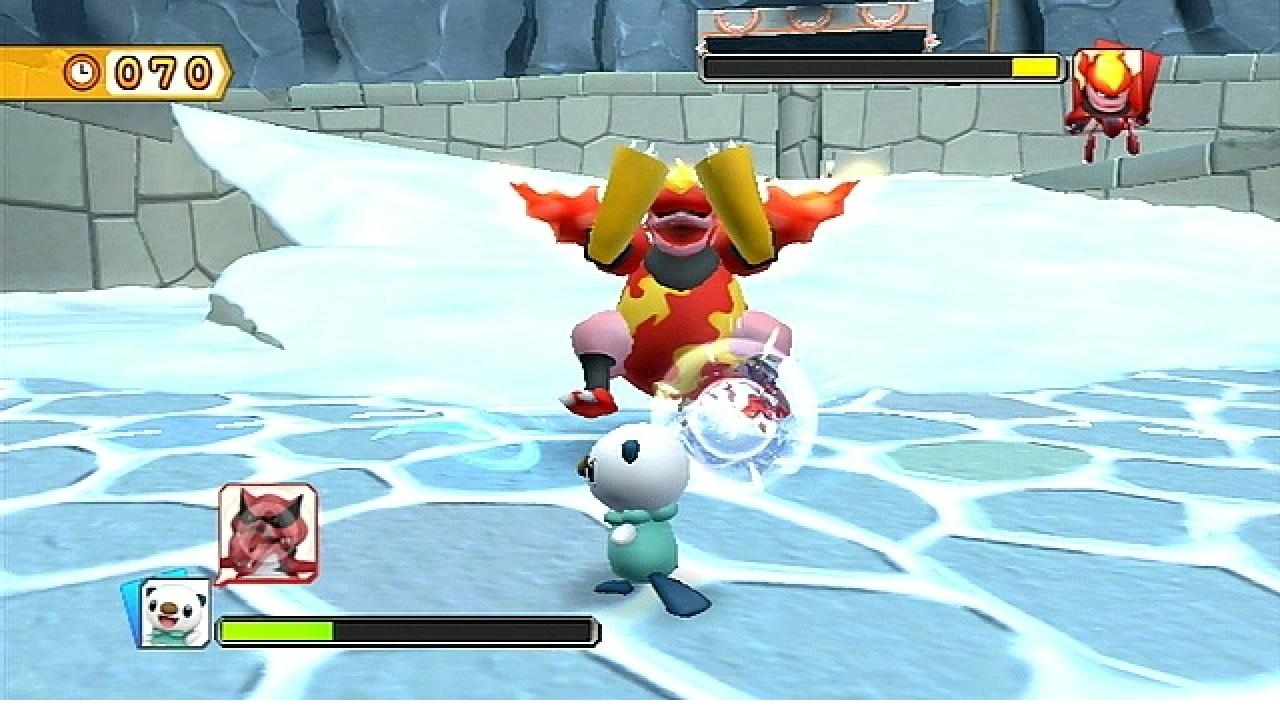
Task: Switch to the Pignite partner card
Action: pyautogui.click(x=267, y=532)
